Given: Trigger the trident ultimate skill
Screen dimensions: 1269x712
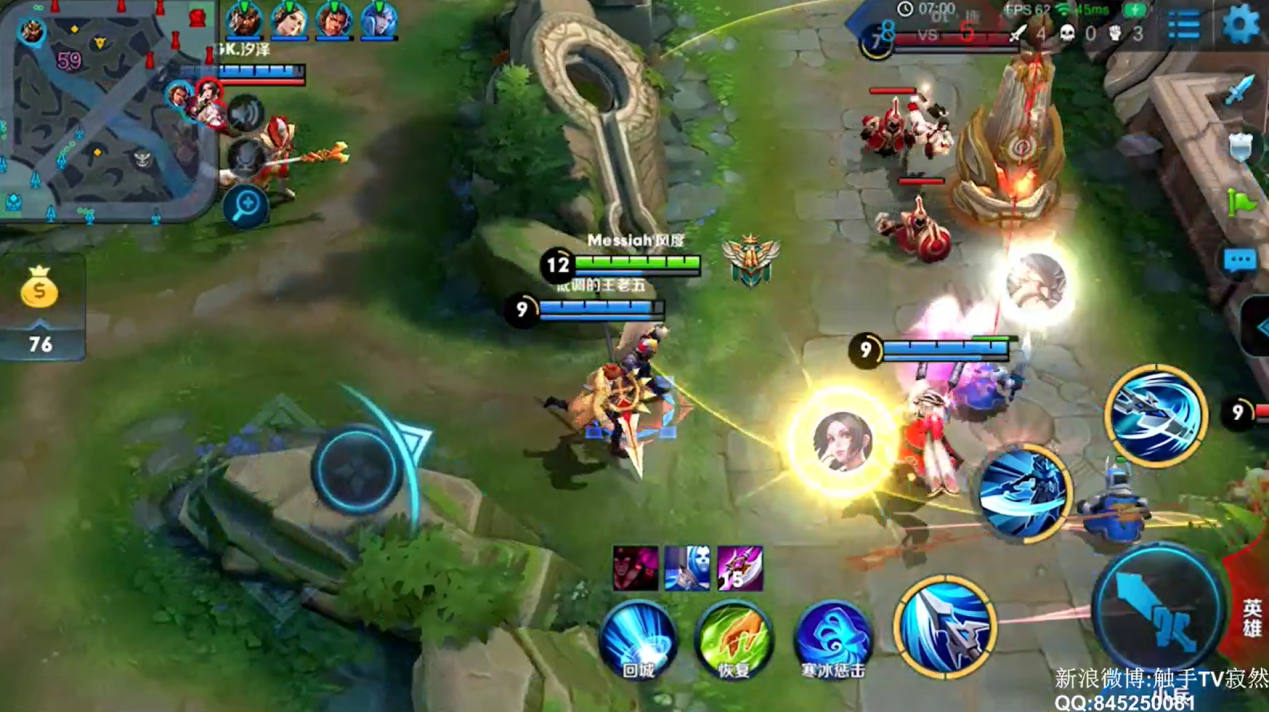Looking at the screenshot, I should [x=1155, y=414].
